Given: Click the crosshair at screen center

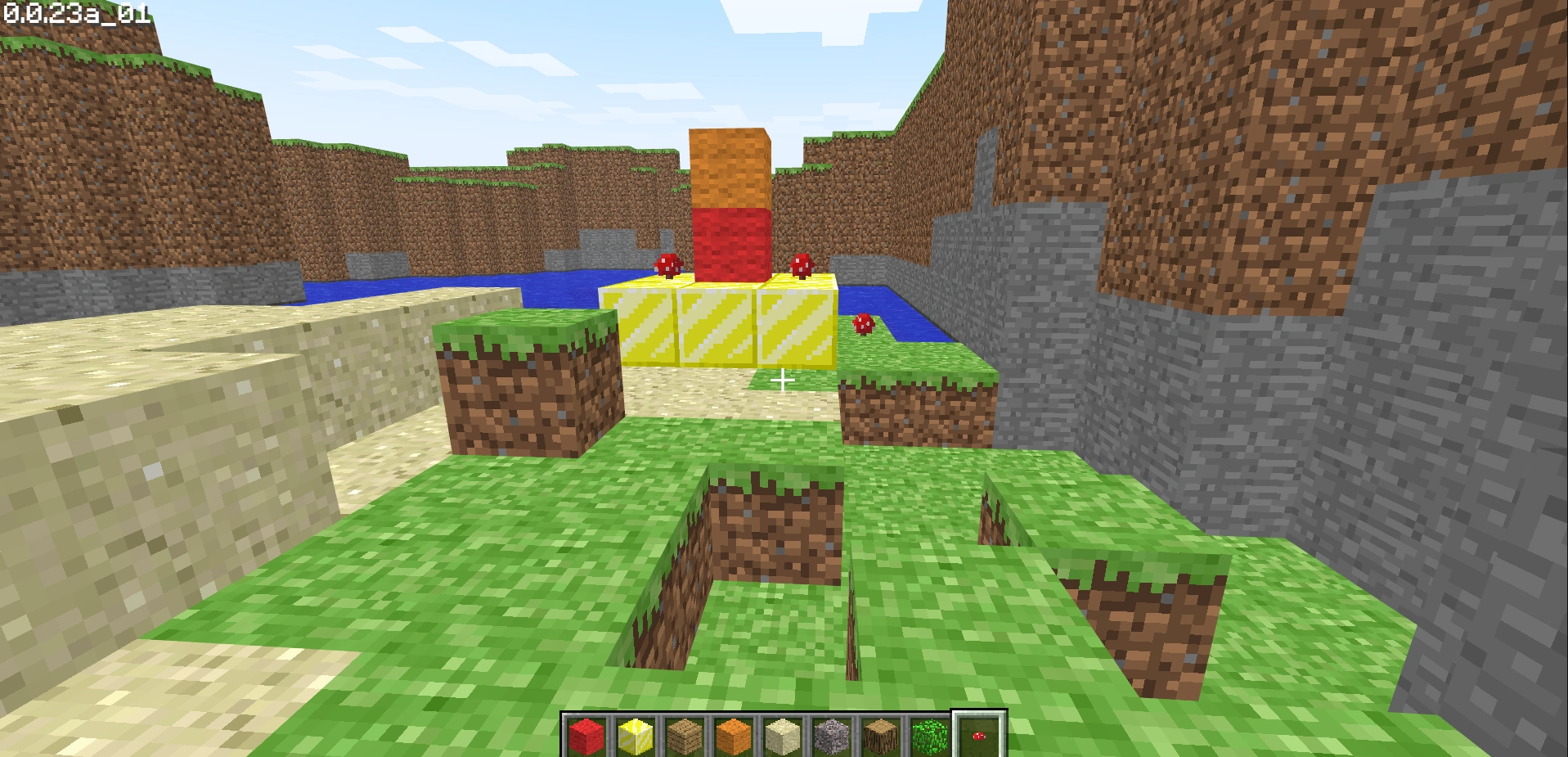Looking at the screenshot, I should click(783, 379).
